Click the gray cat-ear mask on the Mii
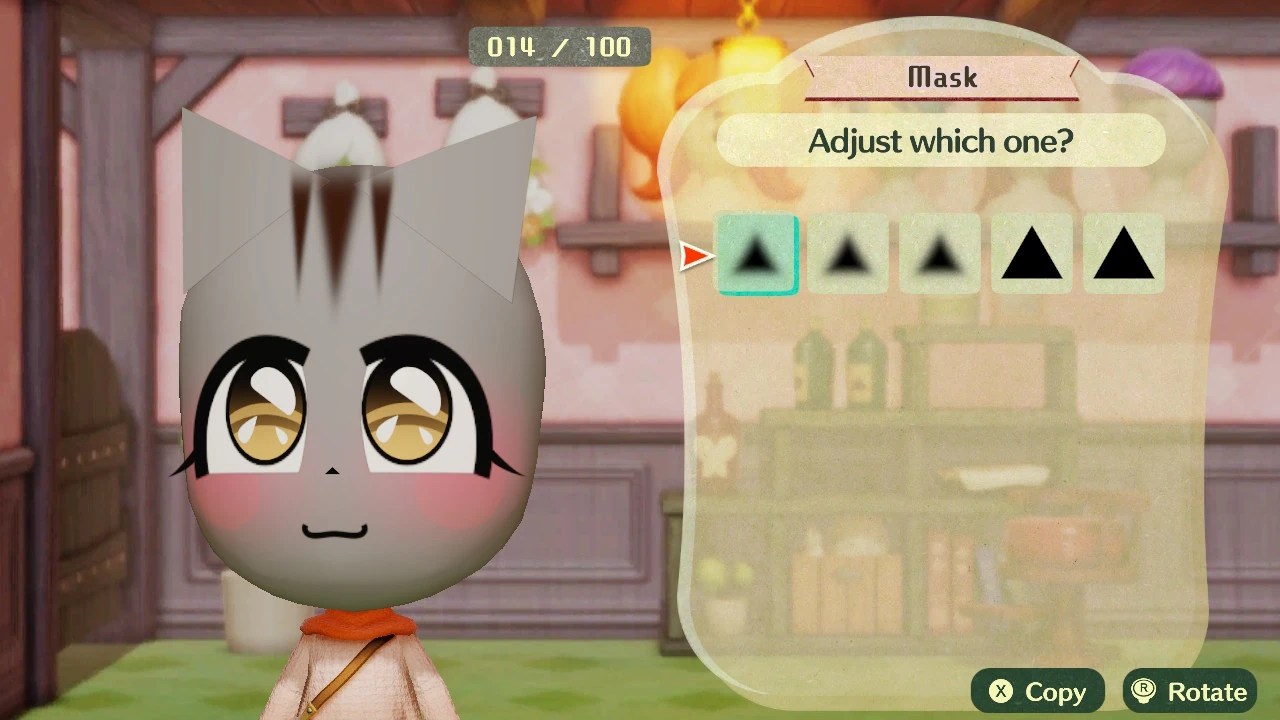The width and height of the screenshot is (1280, 720). (x=230, y=180)
